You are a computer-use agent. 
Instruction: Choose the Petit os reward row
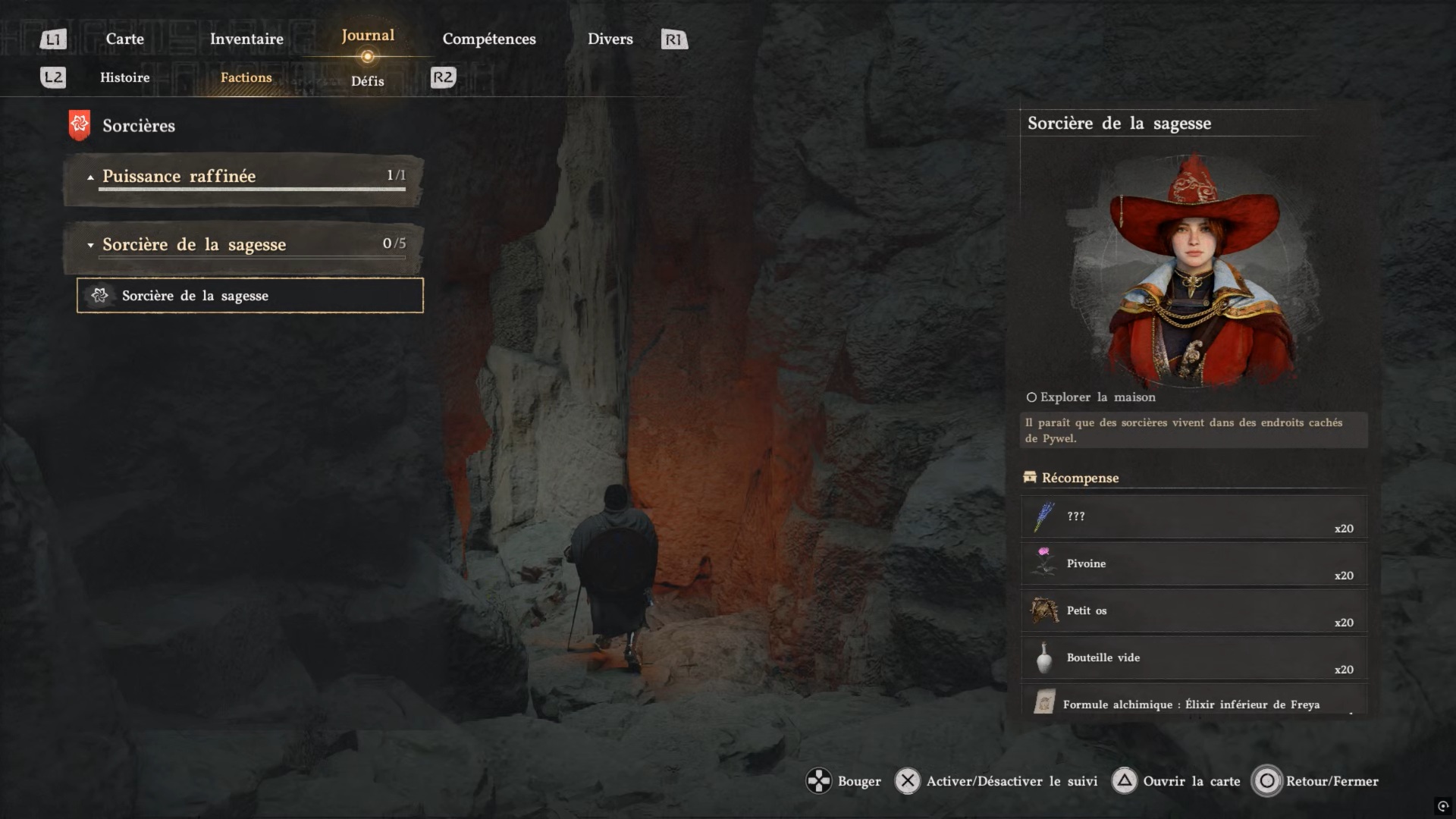pyautogui.click(x=1194, y=610)
